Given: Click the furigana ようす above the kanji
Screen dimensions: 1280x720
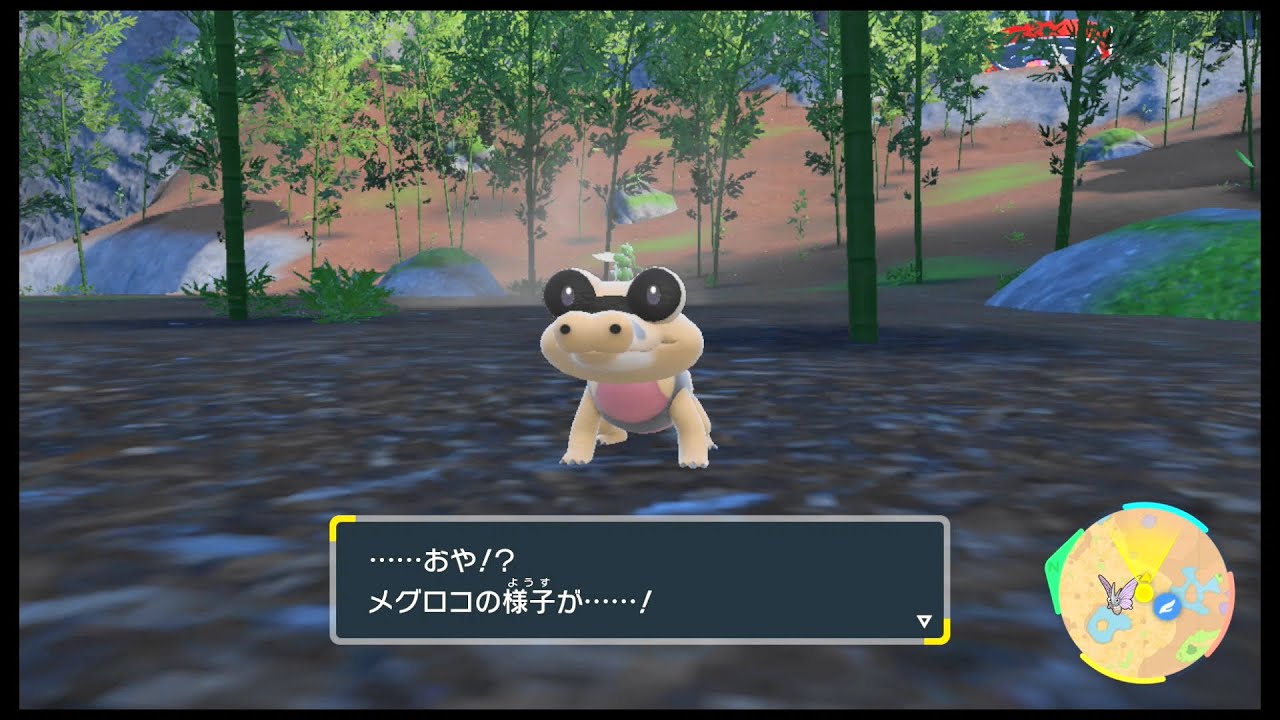Looking at the screenshot, I should pos(529,580).
